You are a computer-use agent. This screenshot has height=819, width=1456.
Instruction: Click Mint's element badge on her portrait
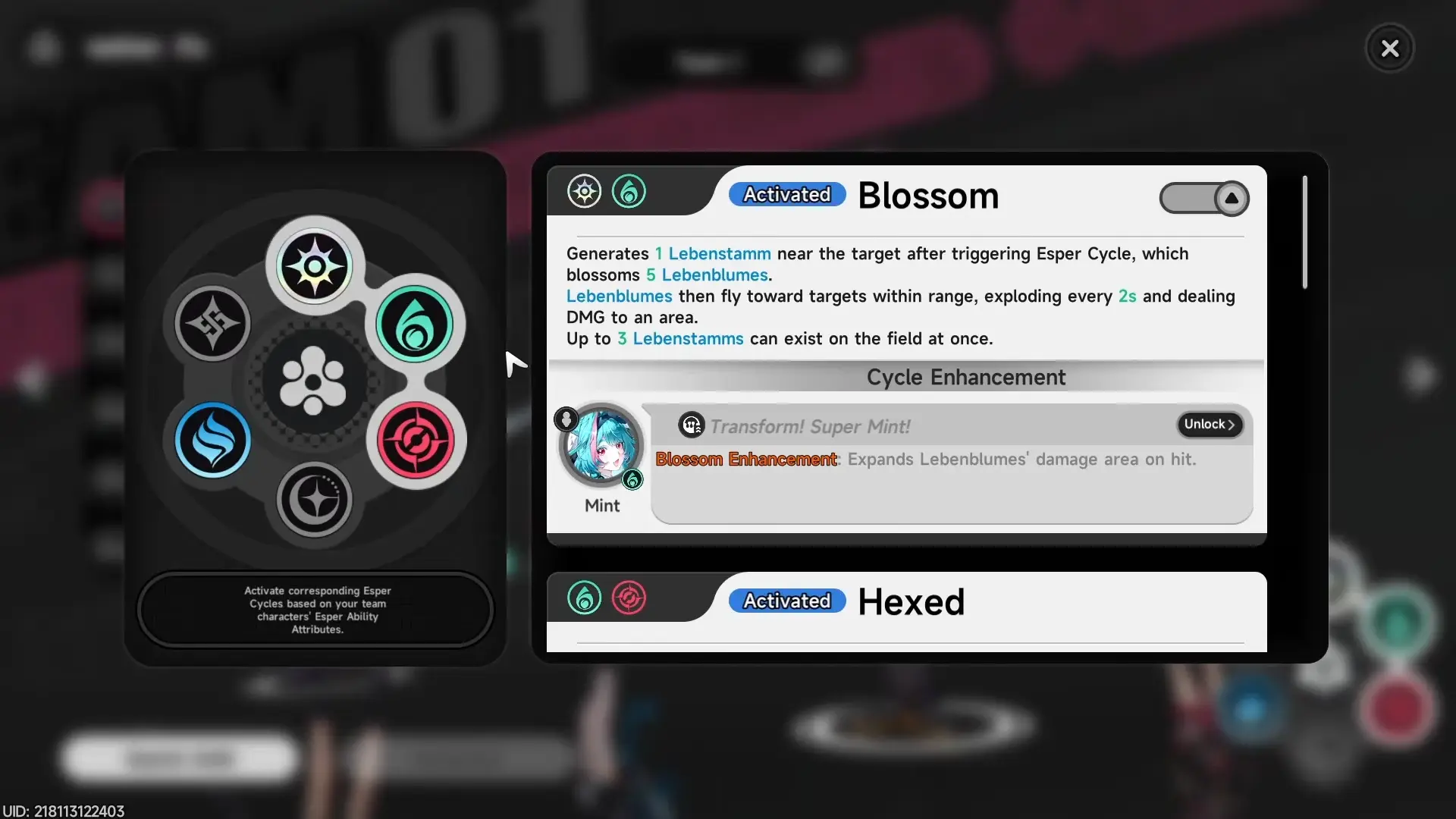point(634,480)
